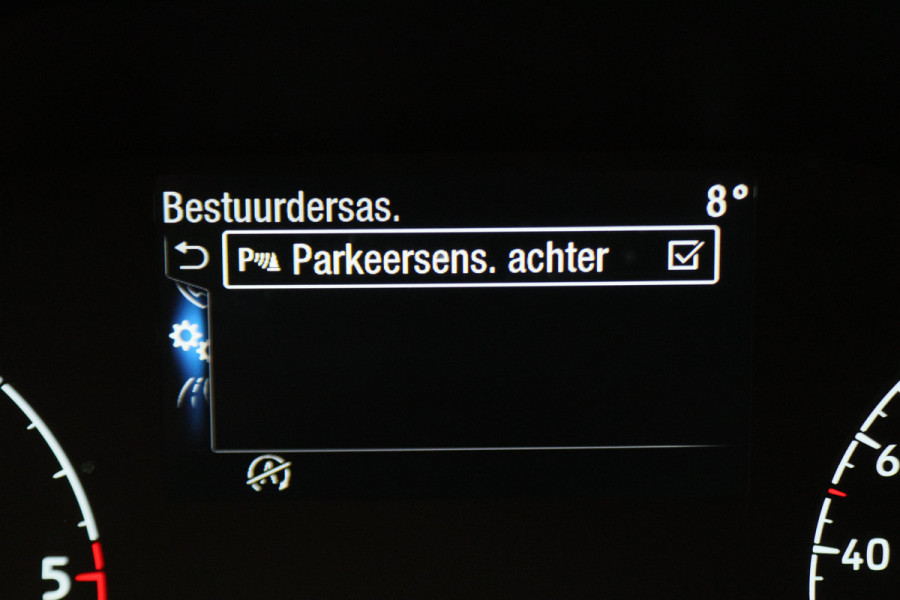Open the gear settings icon
Viewport: 900px width, 600px height.
point(187,337)
